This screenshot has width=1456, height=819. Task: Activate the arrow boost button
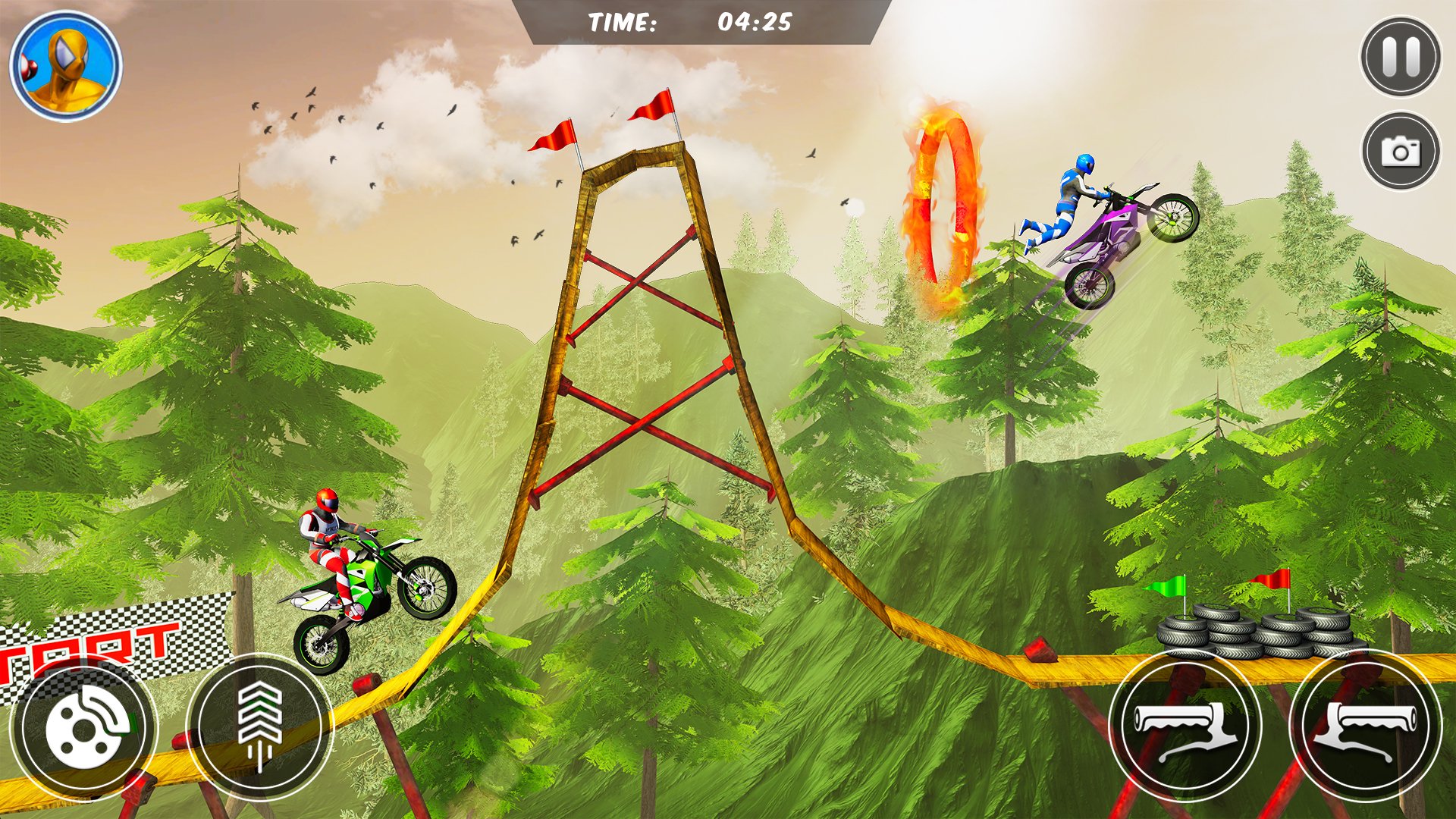pos(259,726)
